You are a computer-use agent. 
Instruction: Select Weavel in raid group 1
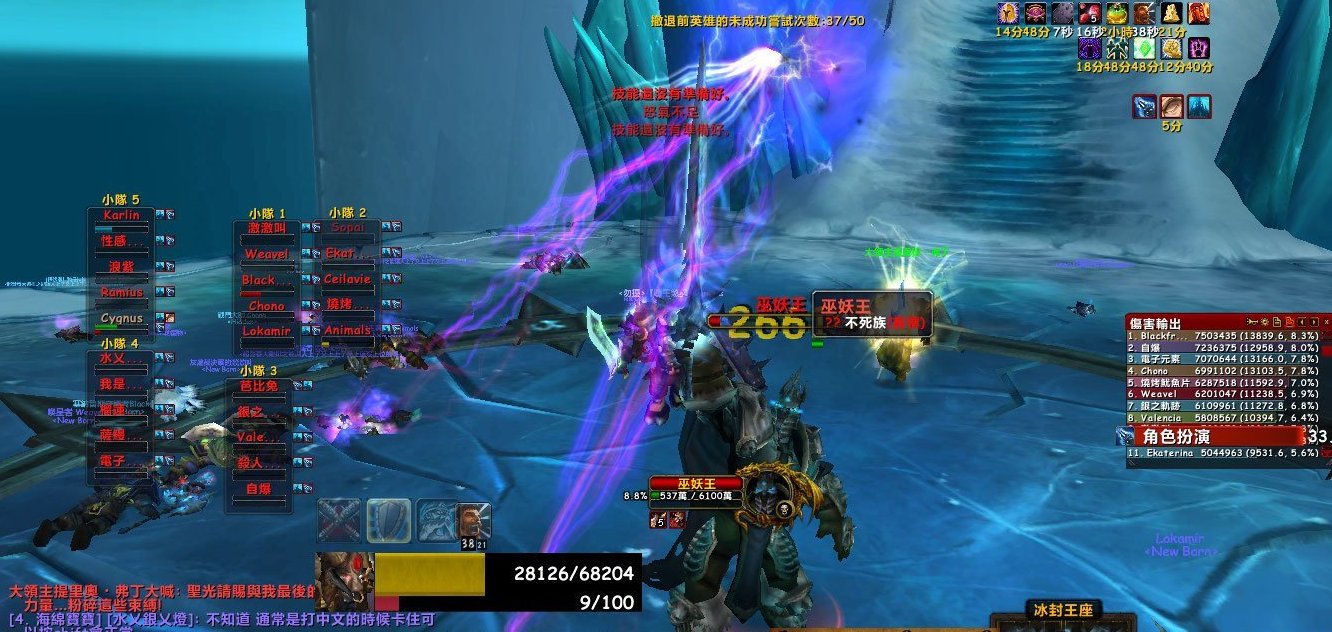(266, 255)
